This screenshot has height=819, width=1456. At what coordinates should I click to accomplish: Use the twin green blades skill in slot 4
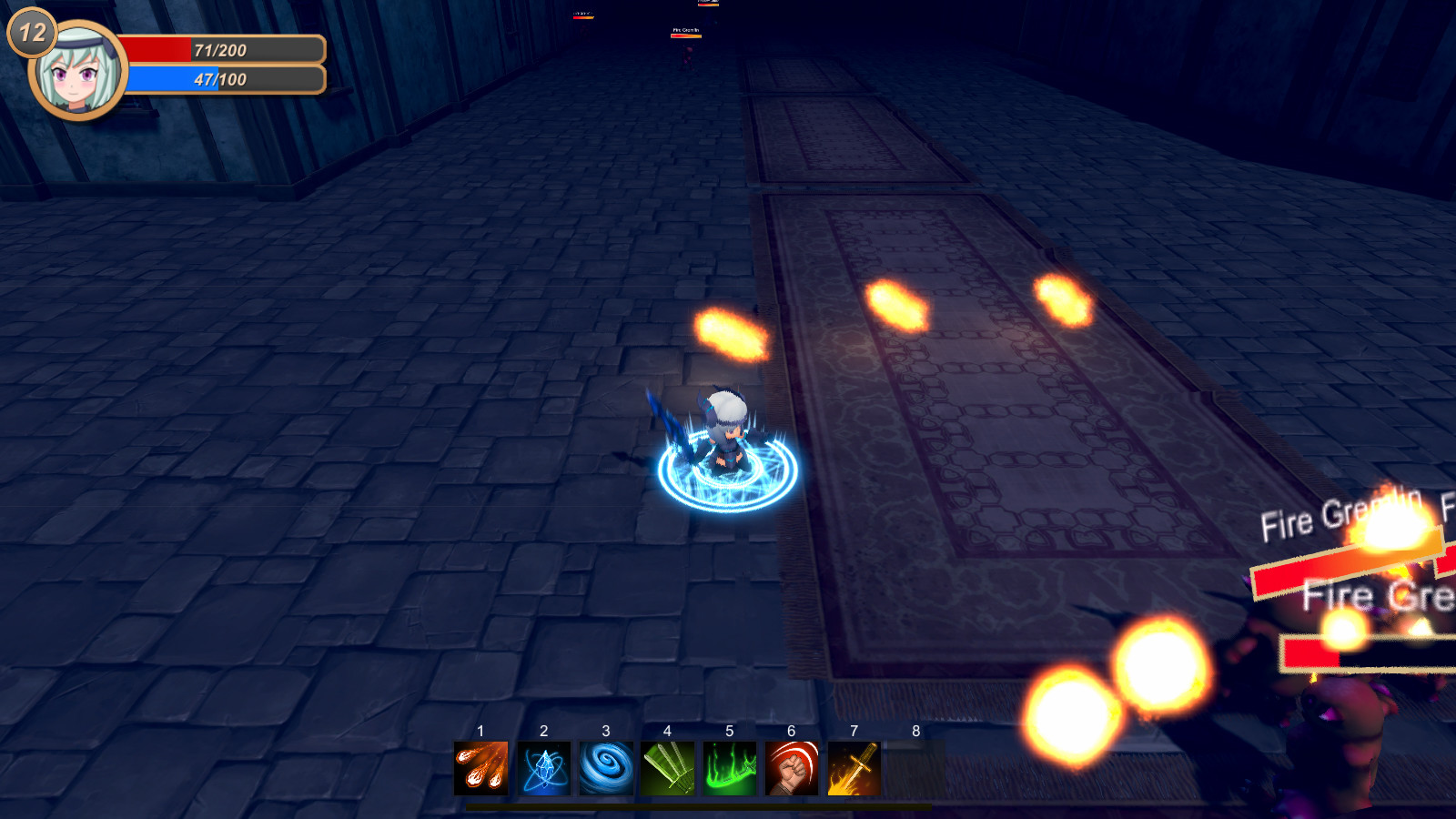click(x=668, y=769)
